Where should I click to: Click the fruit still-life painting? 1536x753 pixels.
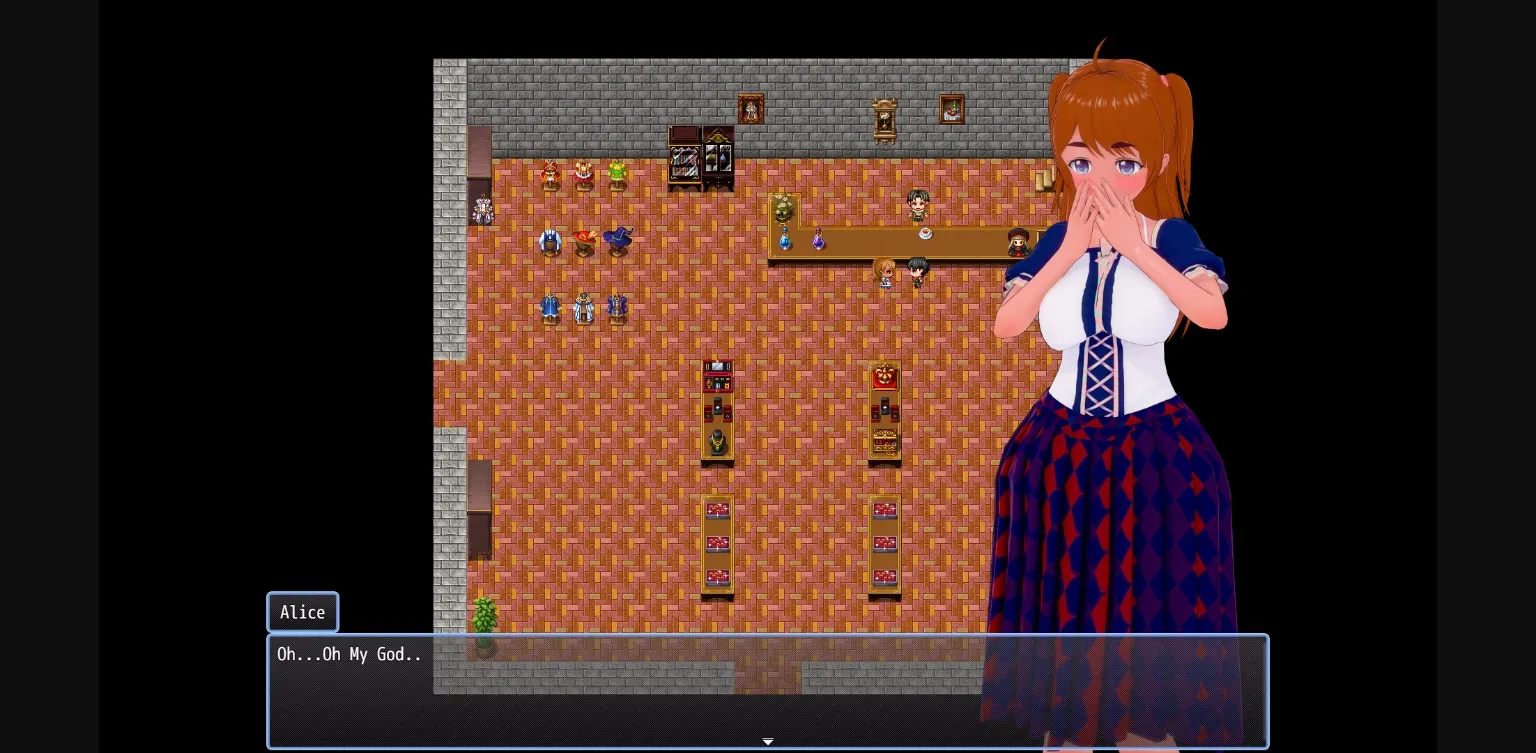click(x=952, y=110)
